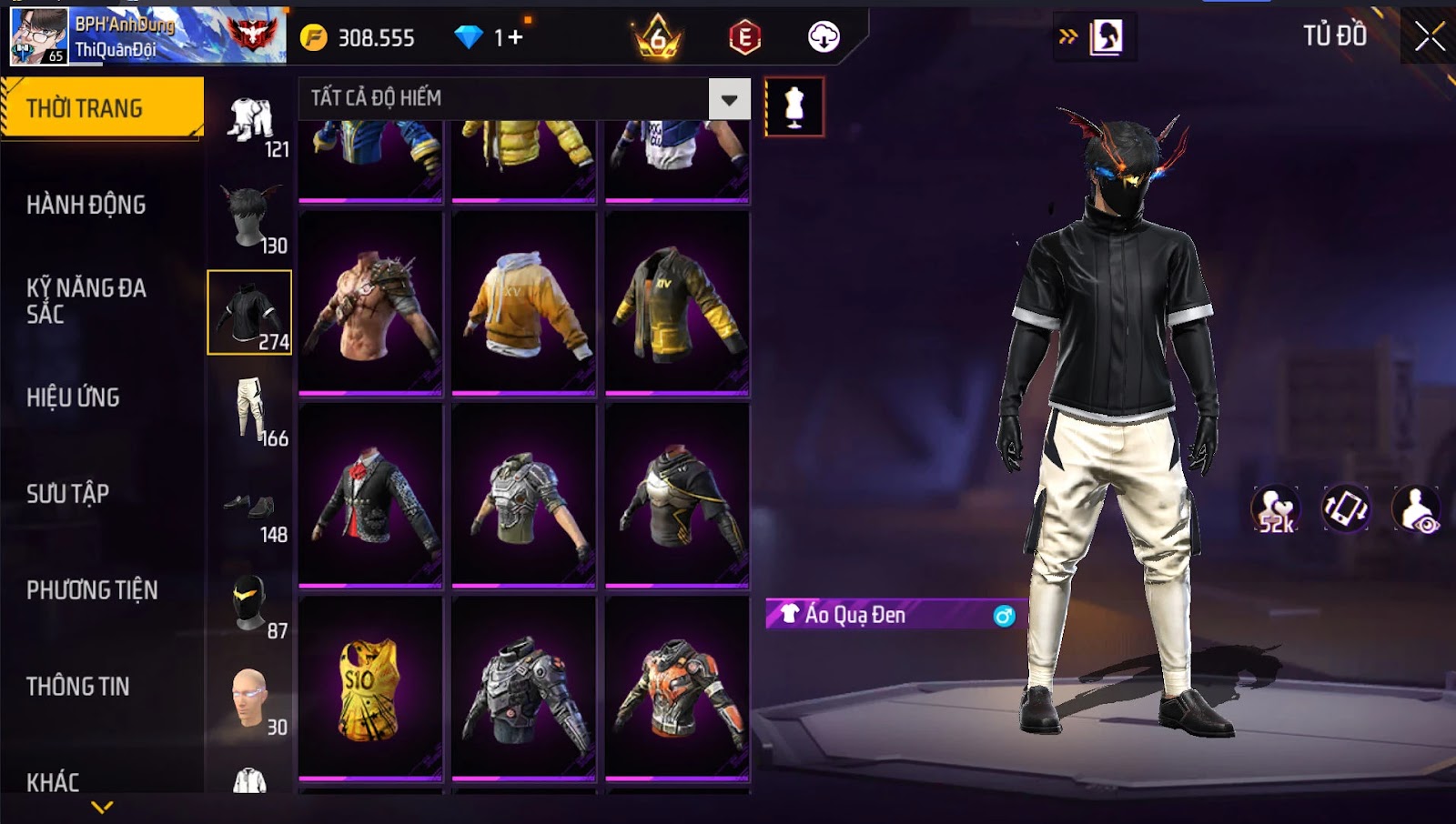Image resolution: width=1456 pixels, height=824 pixels.
Task: Select the Thông Tin menu entry
Action: click(78, 687)
